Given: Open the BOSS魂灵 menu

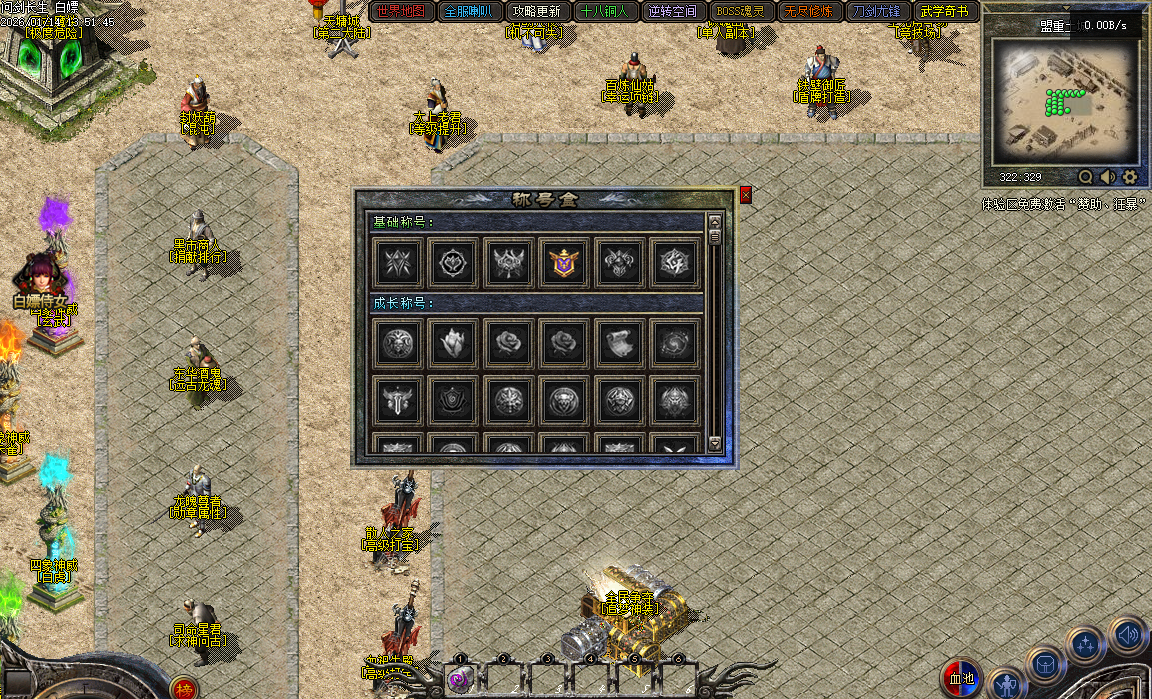Looking at the screenshot, I should [740, 12].
